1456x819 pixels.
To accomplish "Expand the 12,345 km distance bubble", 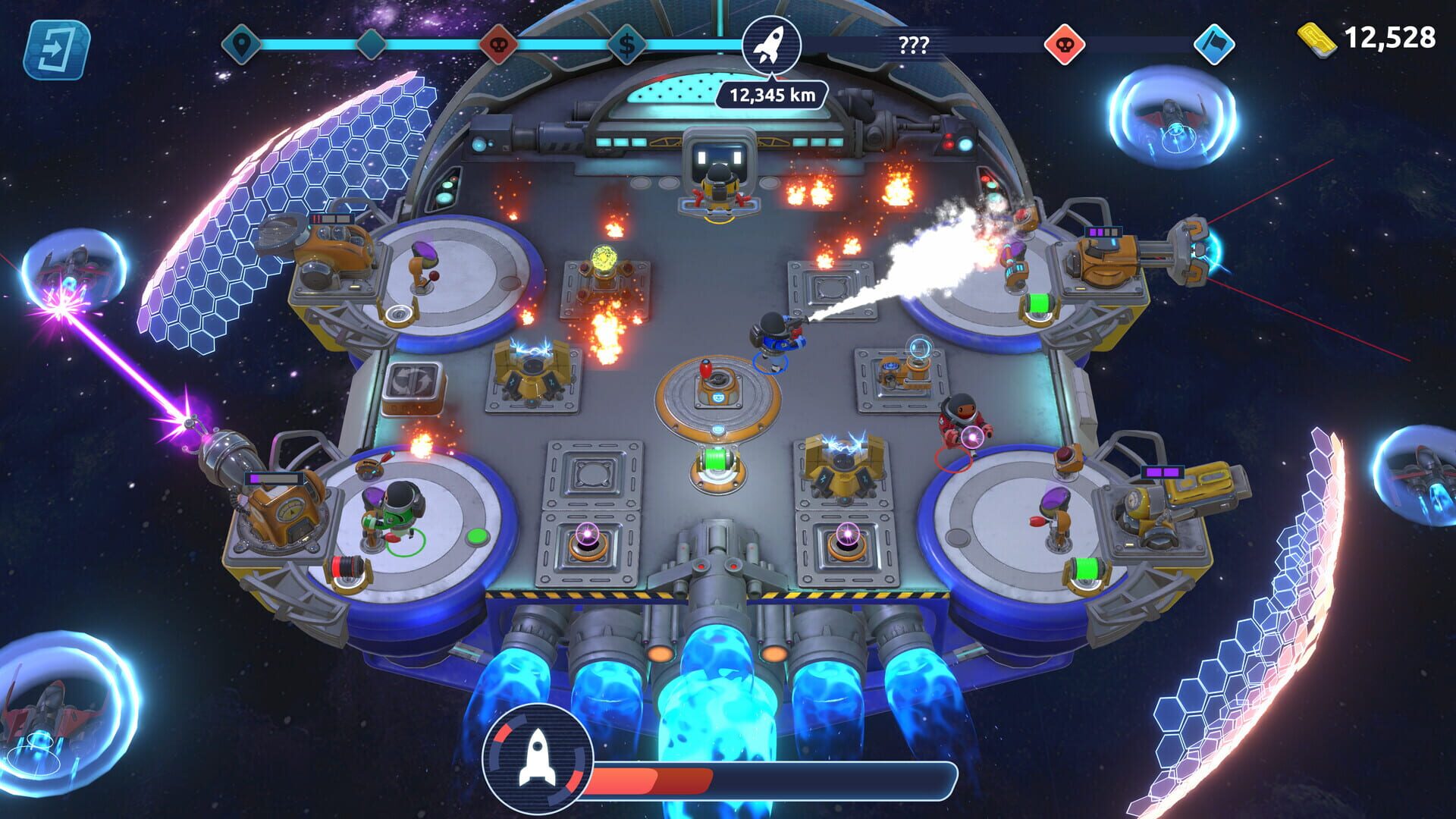I will point(772,94).
